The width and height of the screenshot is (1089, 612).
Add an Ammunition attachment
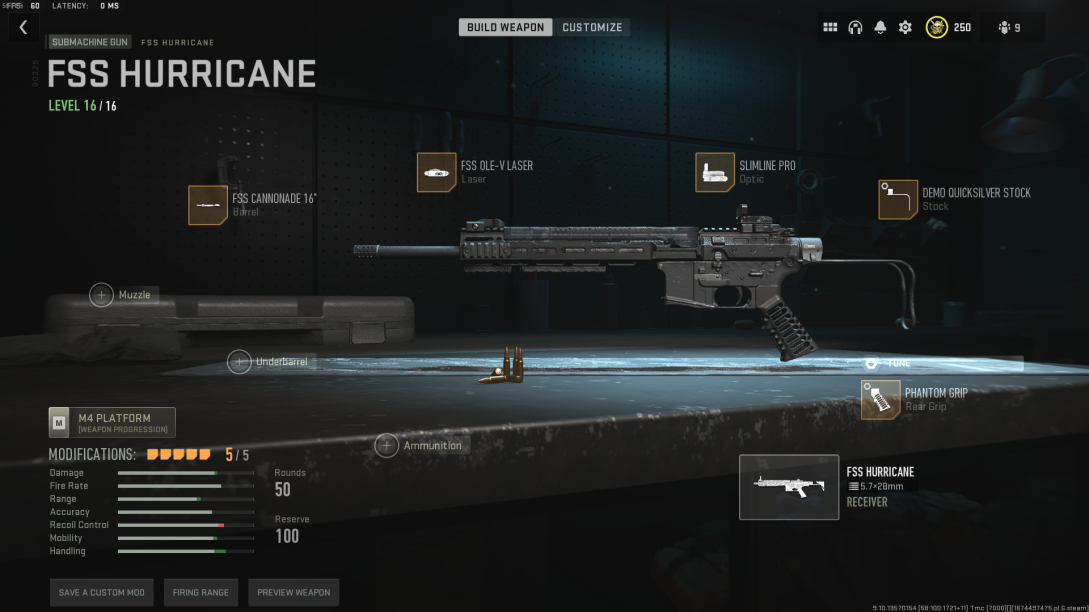(387, 446)
